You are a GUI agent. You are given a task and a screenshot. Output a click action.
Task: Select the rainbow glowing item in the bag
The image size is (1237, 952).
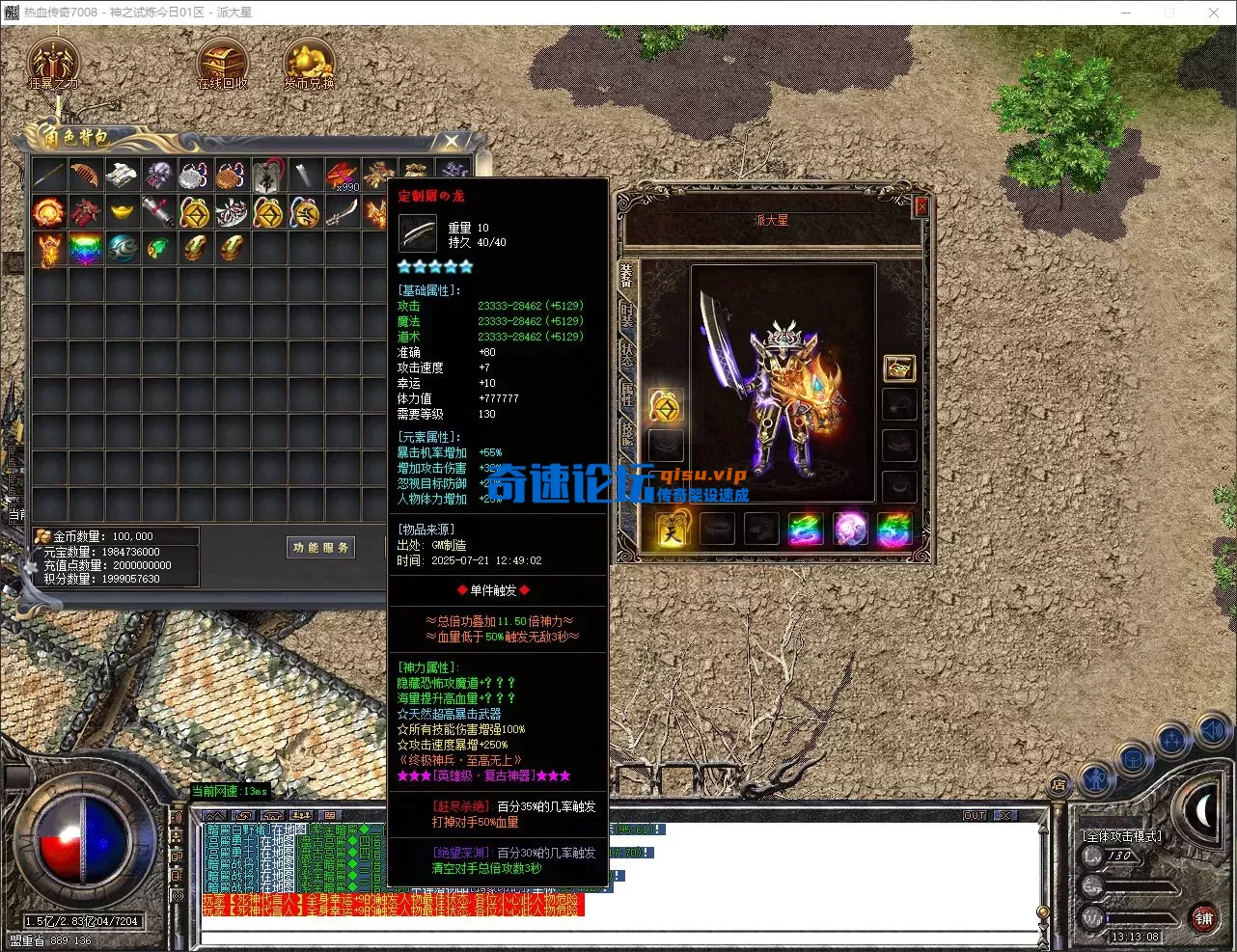85,249
